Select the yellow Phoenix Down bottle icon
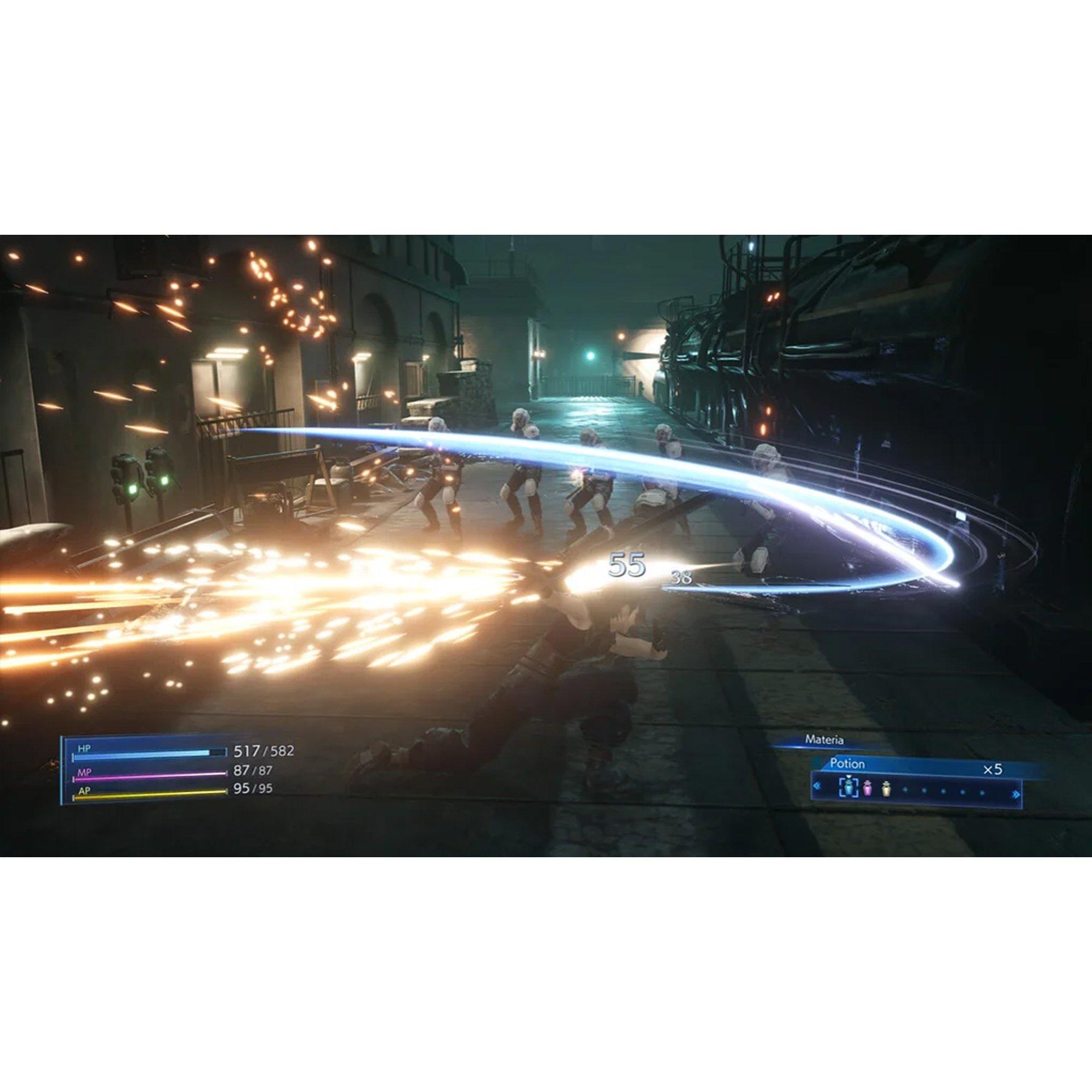1092x1092 pixels. 887,790
